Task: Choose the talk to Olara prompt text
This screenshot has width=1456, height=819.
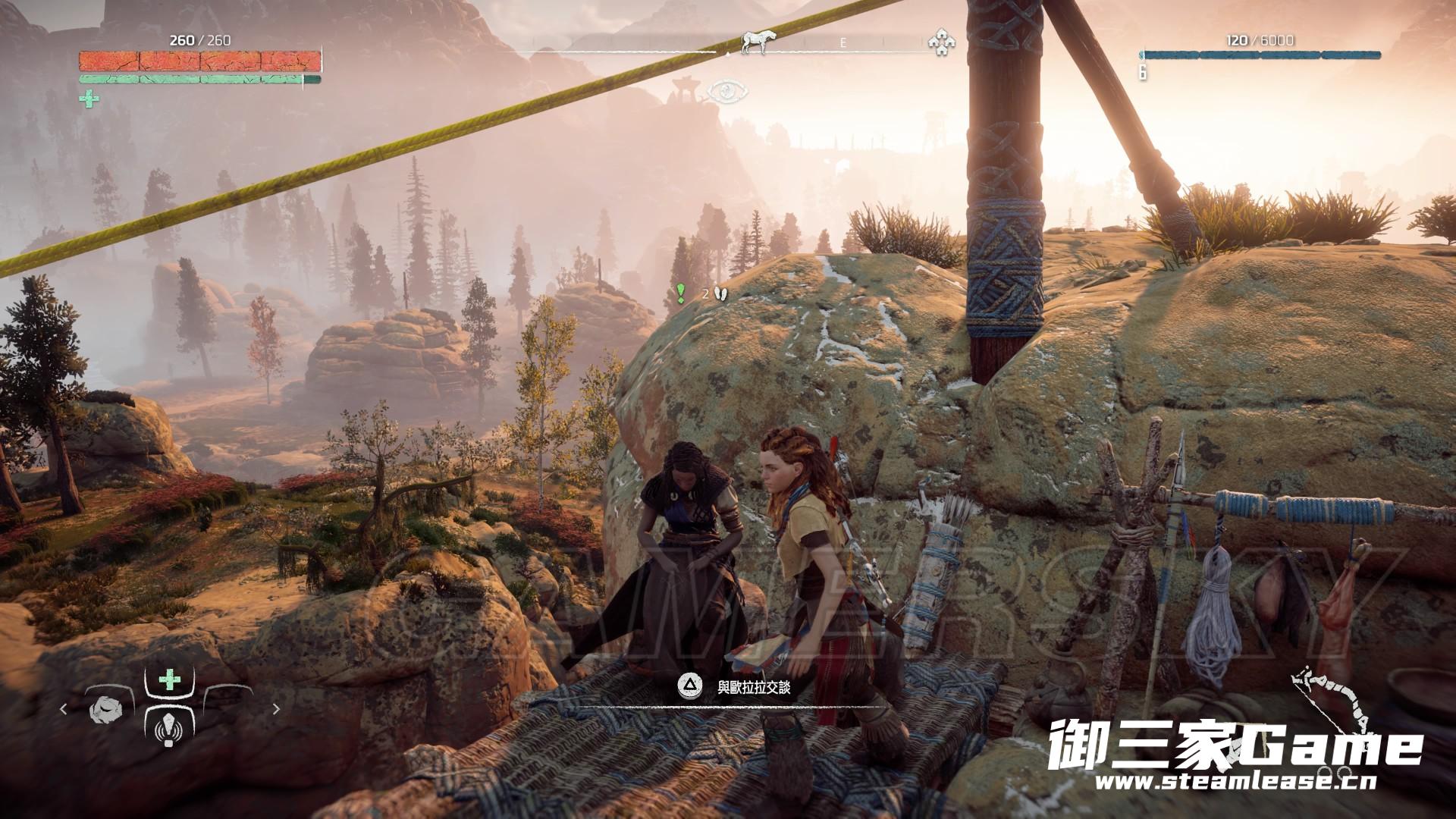Action: (x=754, y=688)
